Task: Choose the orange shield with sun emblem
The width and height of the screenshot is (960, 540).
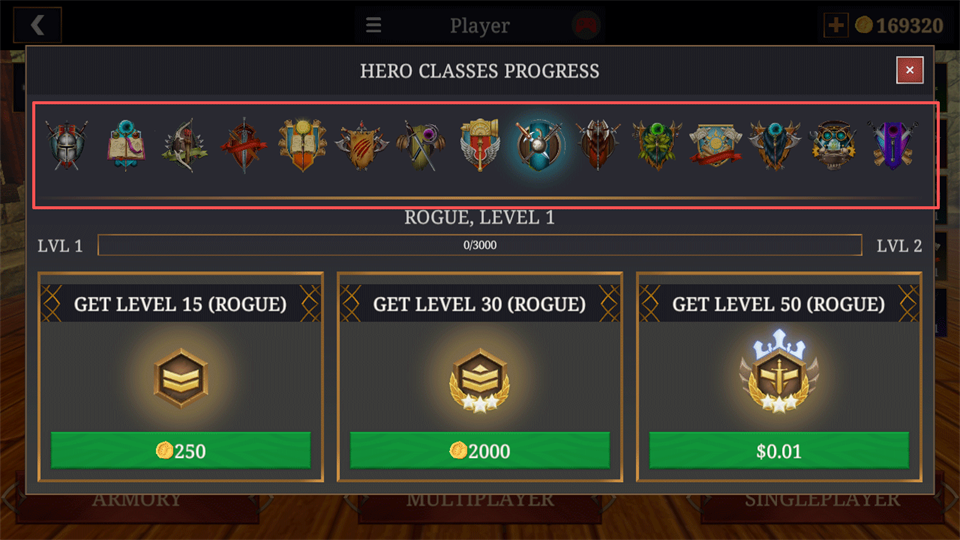Action: 302,146
